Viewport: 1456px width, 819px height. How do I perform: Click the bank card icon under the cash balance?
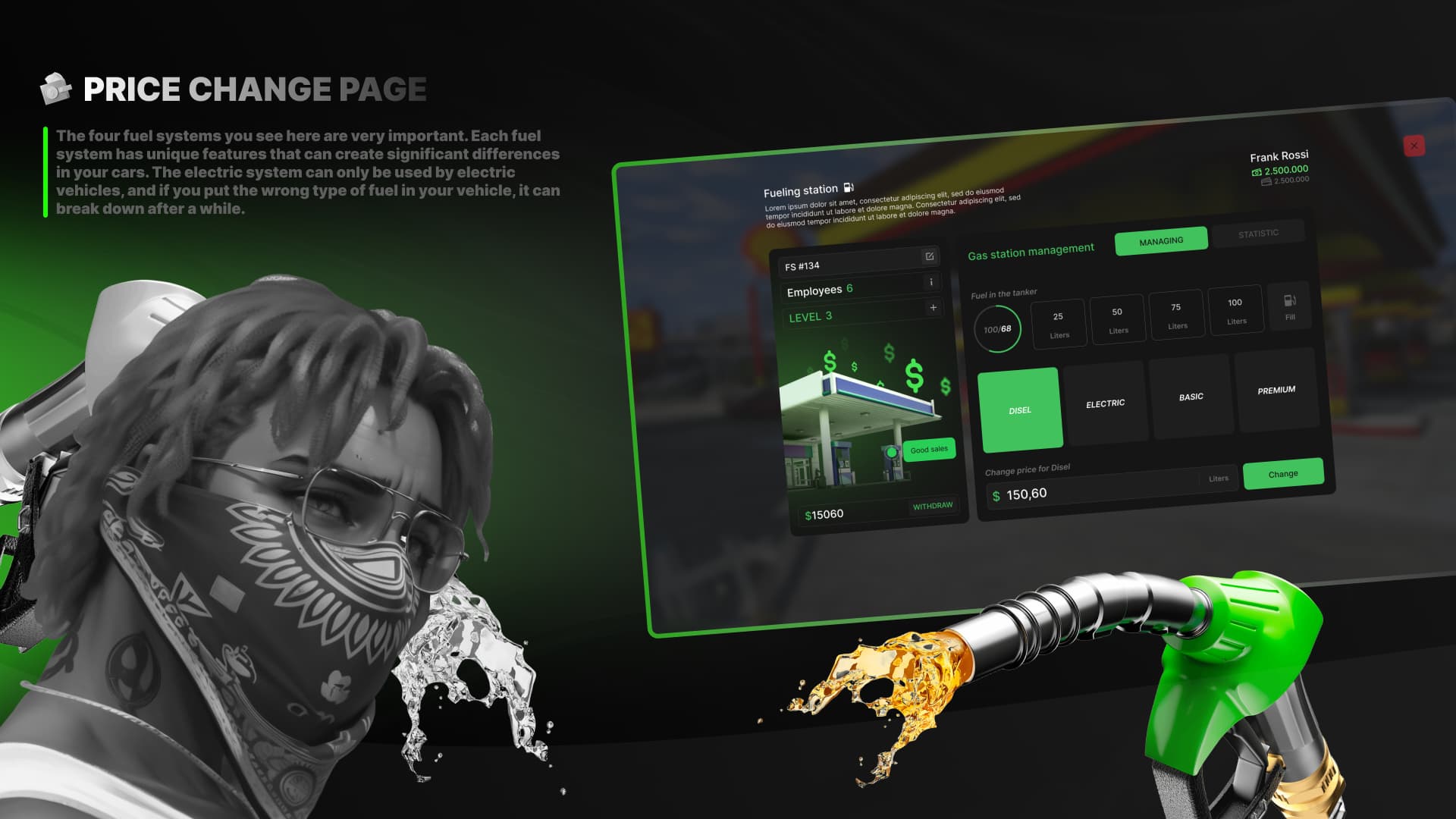point(1266,182)
